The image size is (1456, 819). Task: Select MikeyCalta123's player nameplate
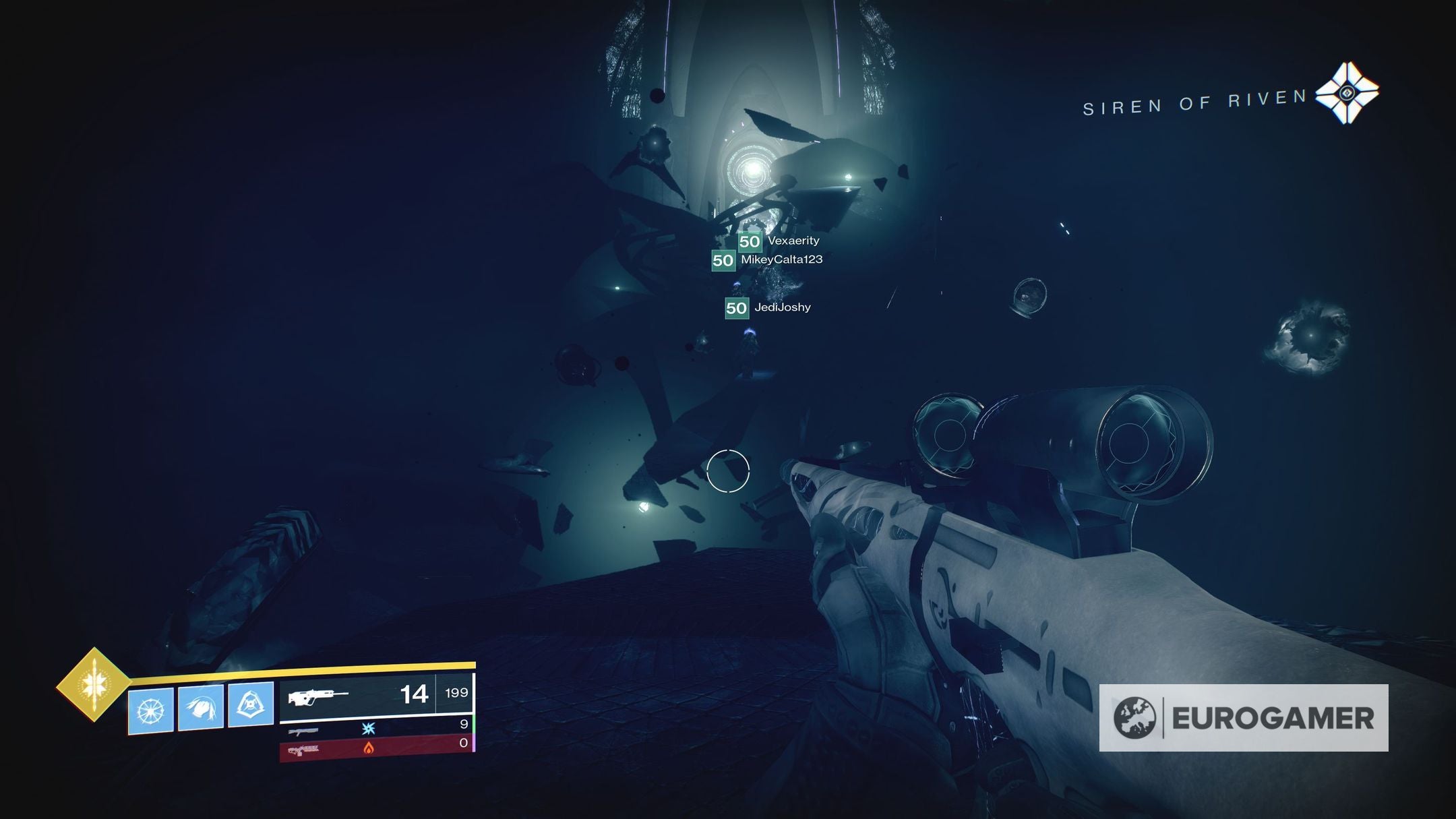coord(768,260)
